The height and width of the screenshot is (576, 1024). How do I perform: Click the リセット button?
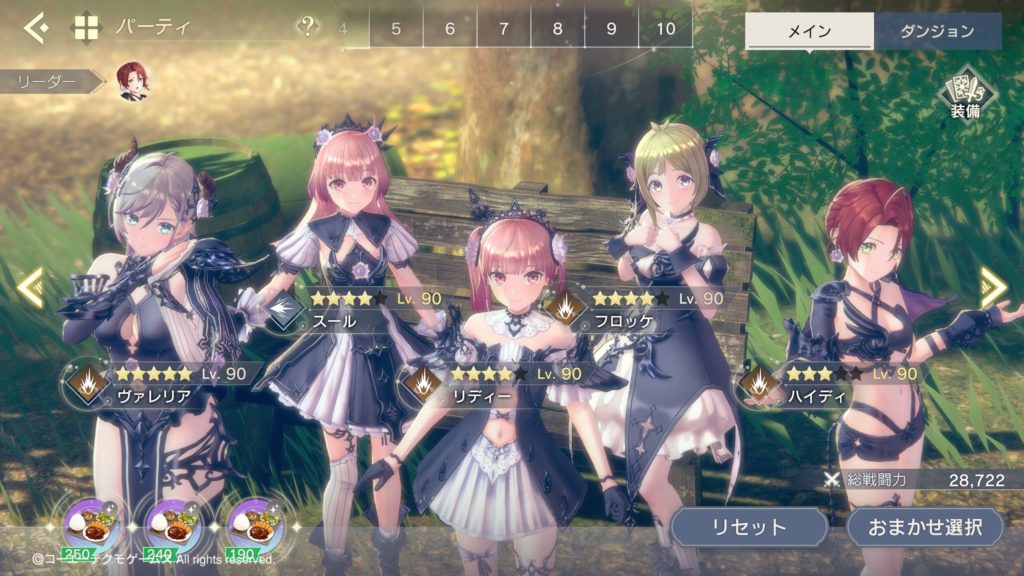(x=749, y=526)
